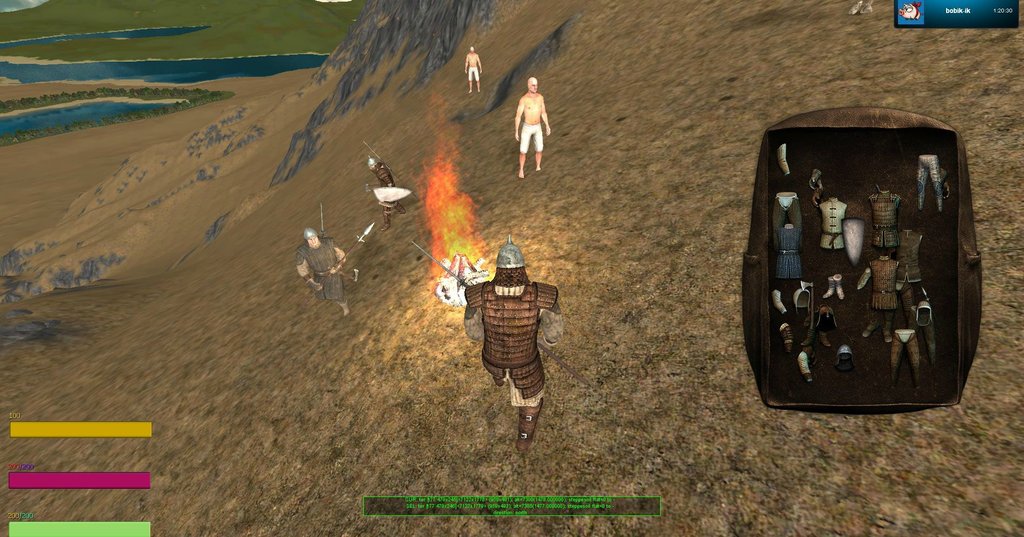Pick the small pair of leather boots

pos(834,286)
